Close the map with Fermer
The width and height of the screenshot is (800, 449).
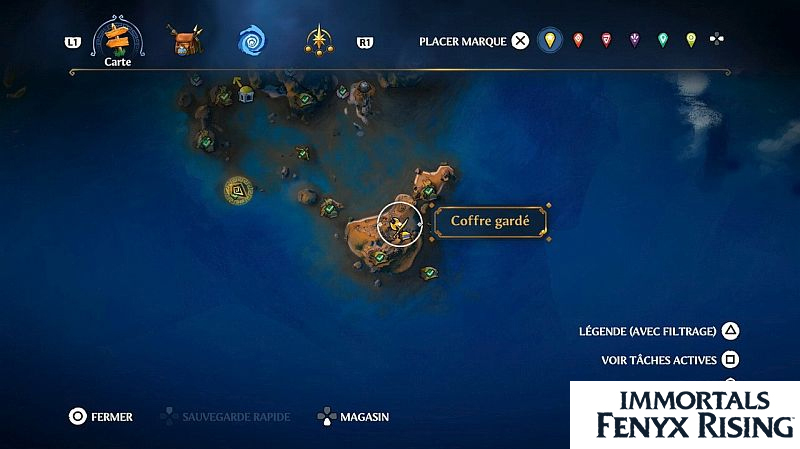click(x=77, y=416)
